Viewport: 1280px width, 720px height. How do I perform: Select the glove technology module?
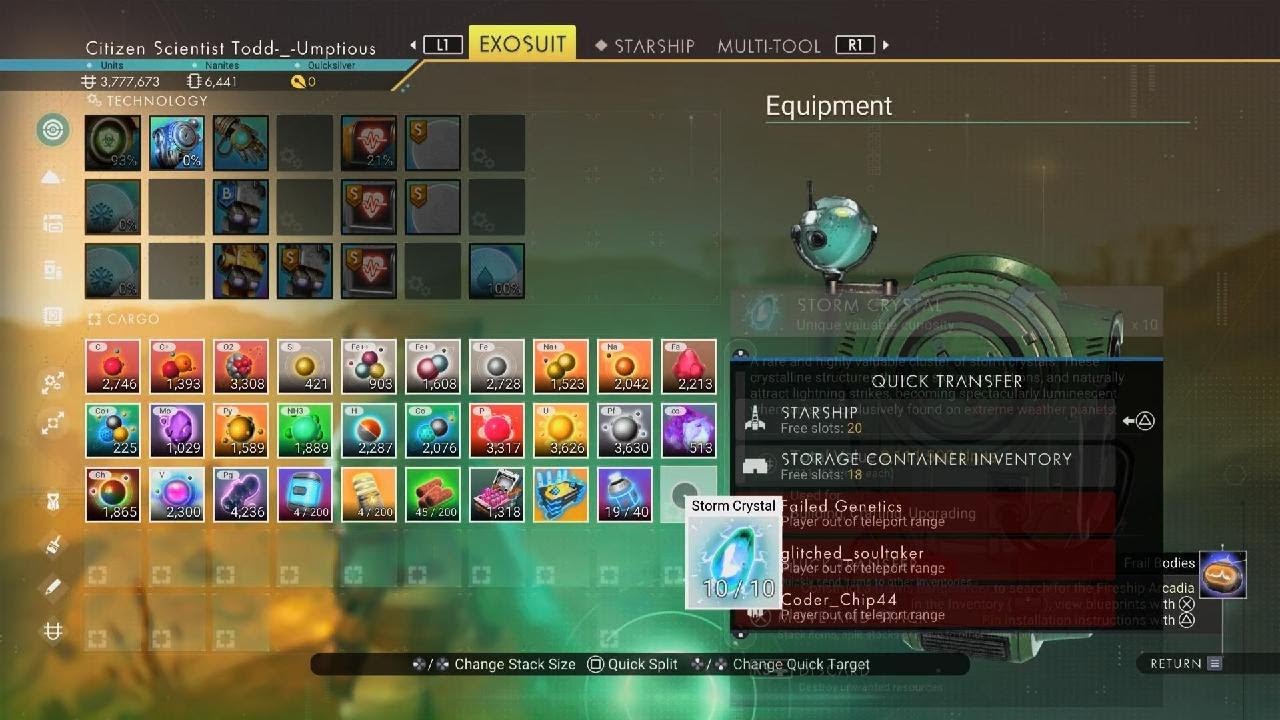(241, 143)
